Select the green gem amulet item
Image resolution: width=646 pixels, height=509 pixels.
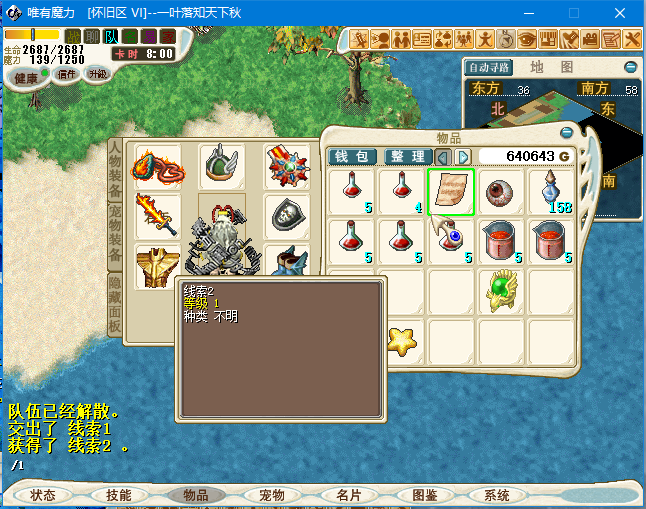coord(501,290)
